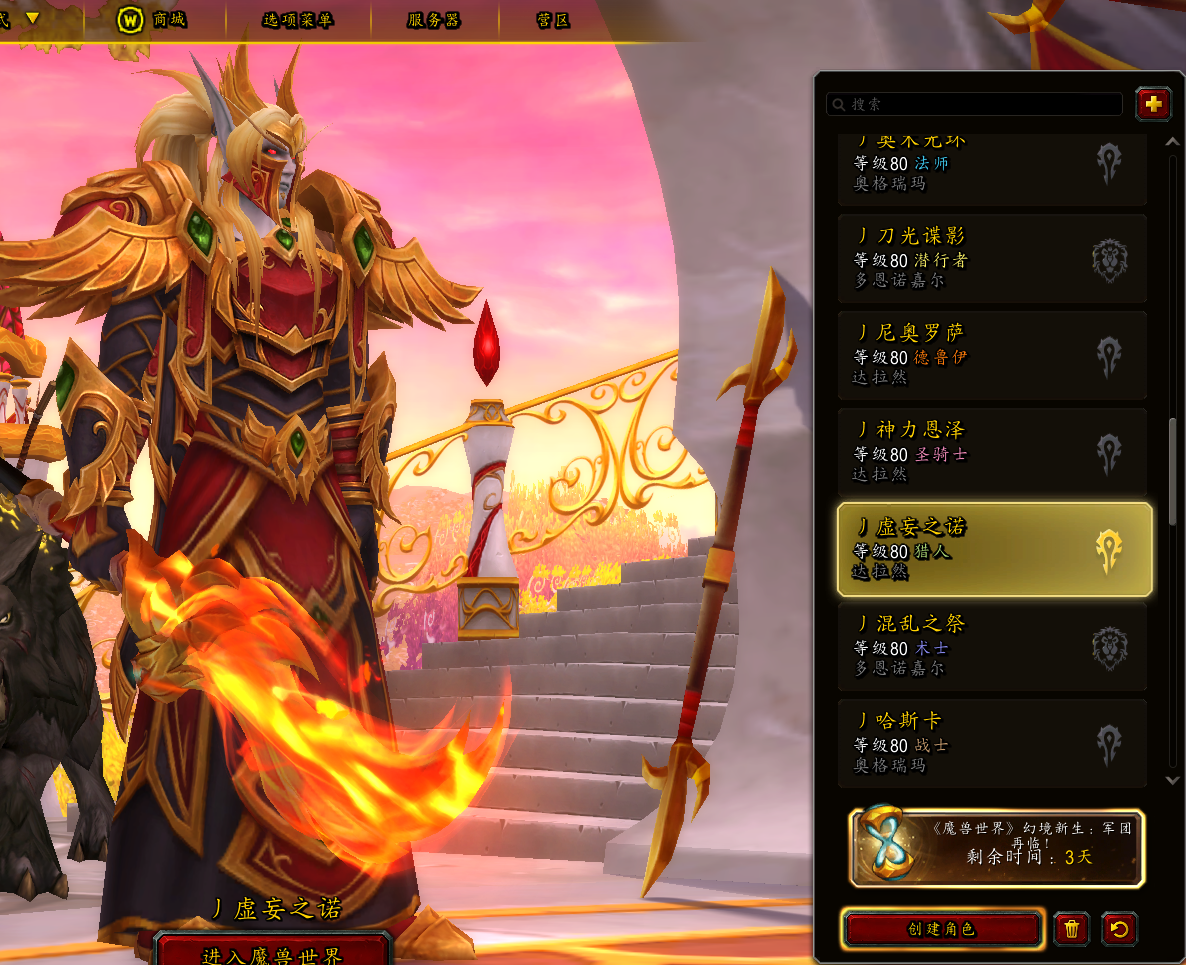The width and height of the screenshot is (1186, 965).
Task: Click the undo arrow restore character button
Action: pyautogui.click(x=1119, y=929)
